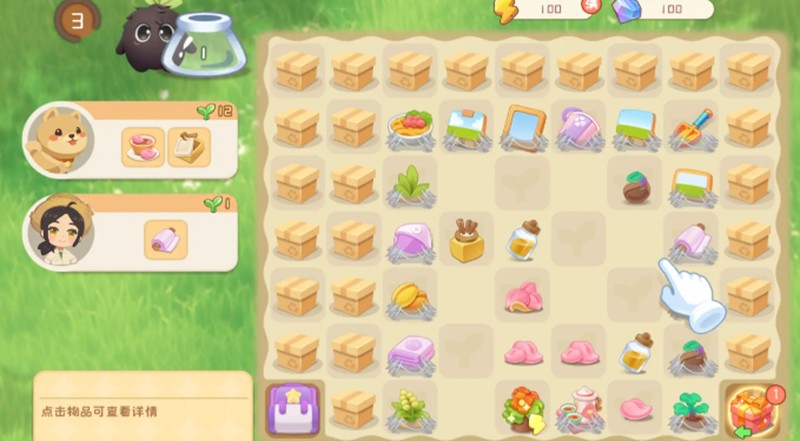Select the teacup item in the dog's order

coord(143,146)
